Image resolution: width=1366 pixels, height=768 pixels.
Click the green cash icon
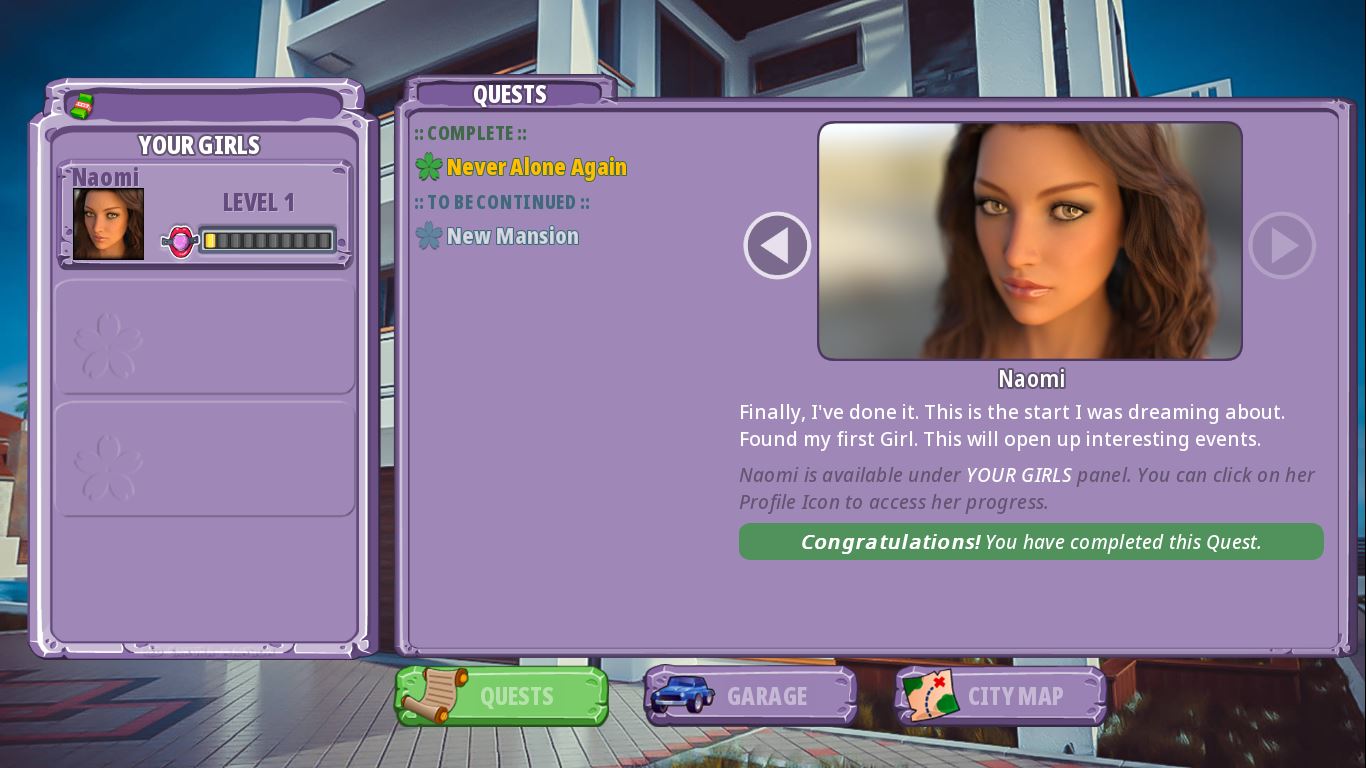coord(81,105)
